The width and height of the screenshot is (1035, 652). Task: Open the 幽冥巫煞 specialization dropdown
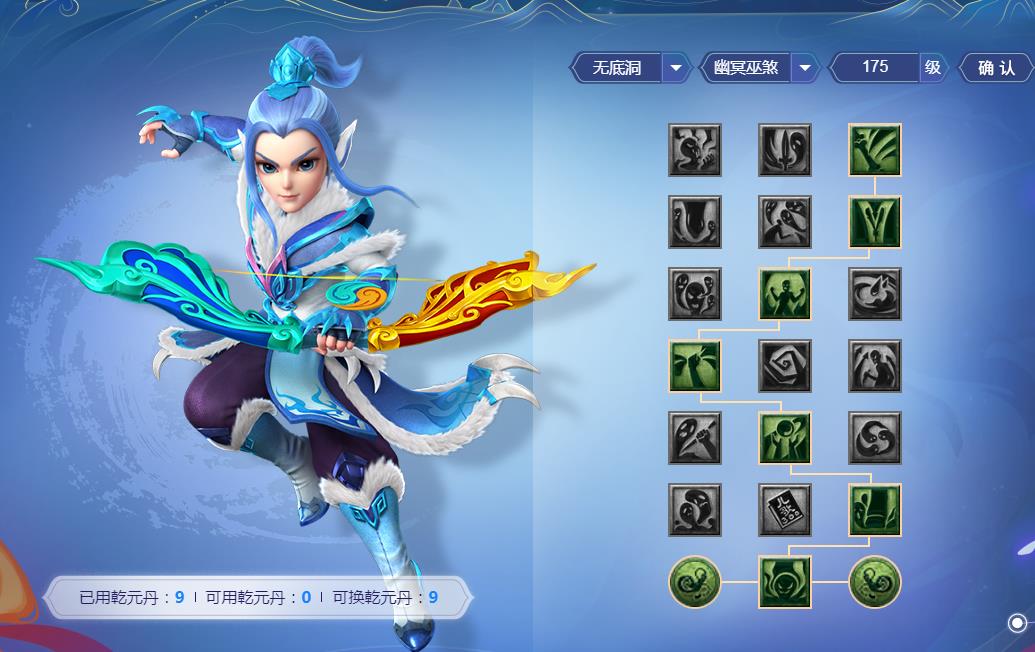[x=804, y=68]
